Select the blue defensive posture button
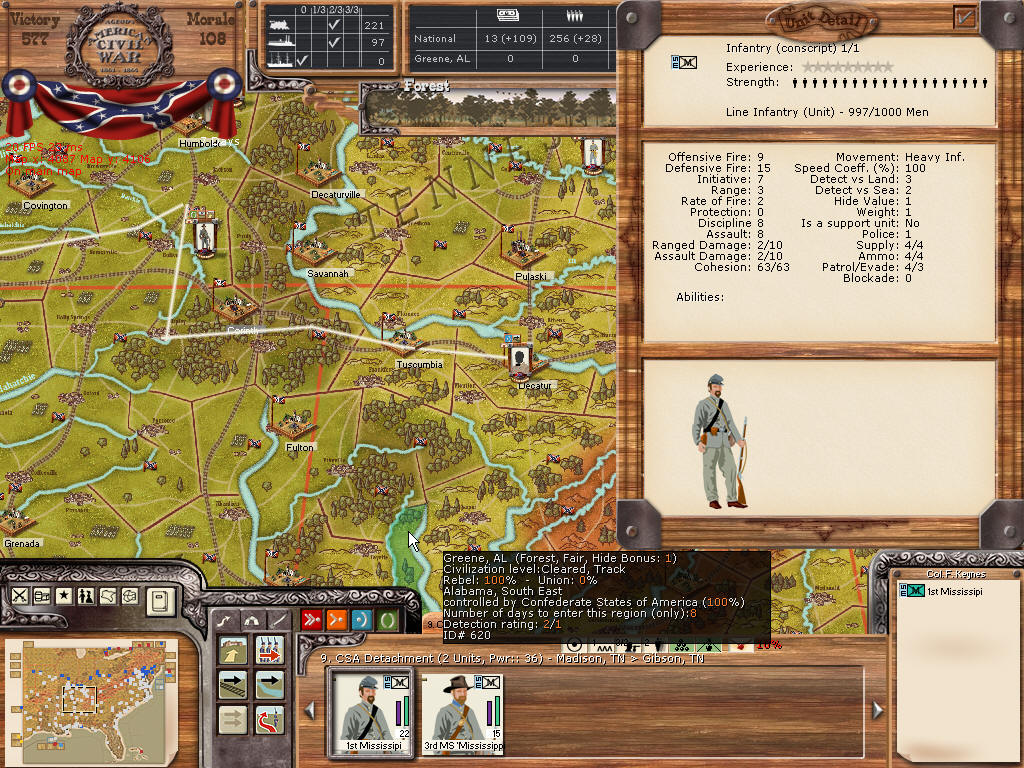Viewport: 1024px width, 768px height. [362, 620]
